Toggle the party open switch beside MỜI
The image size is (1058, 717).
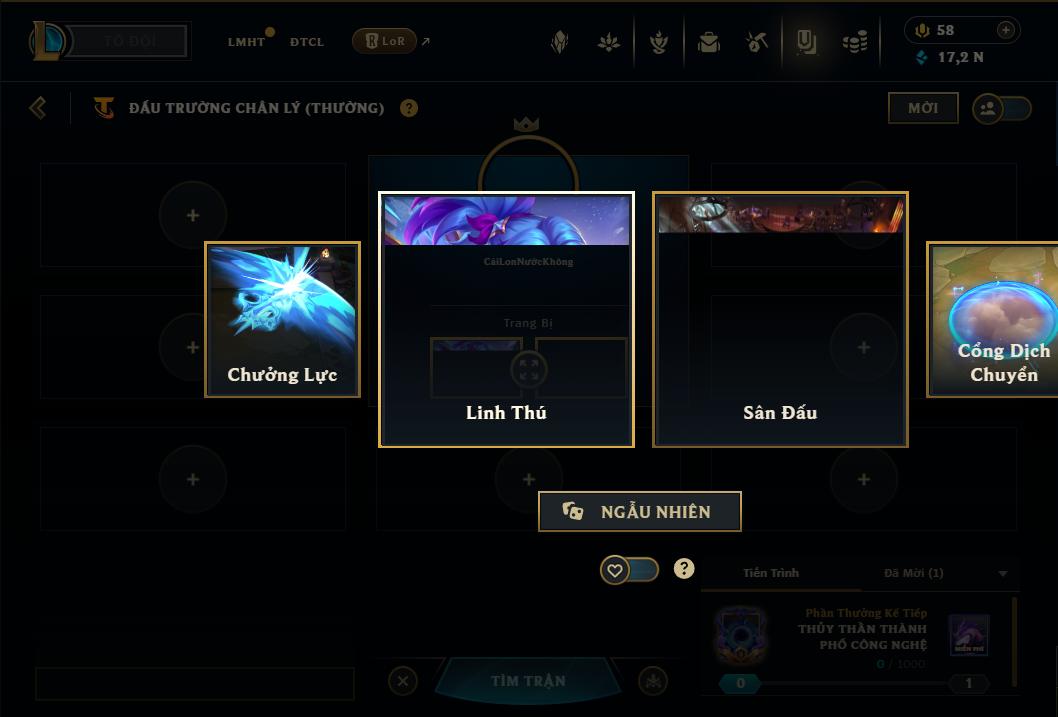1002,108
